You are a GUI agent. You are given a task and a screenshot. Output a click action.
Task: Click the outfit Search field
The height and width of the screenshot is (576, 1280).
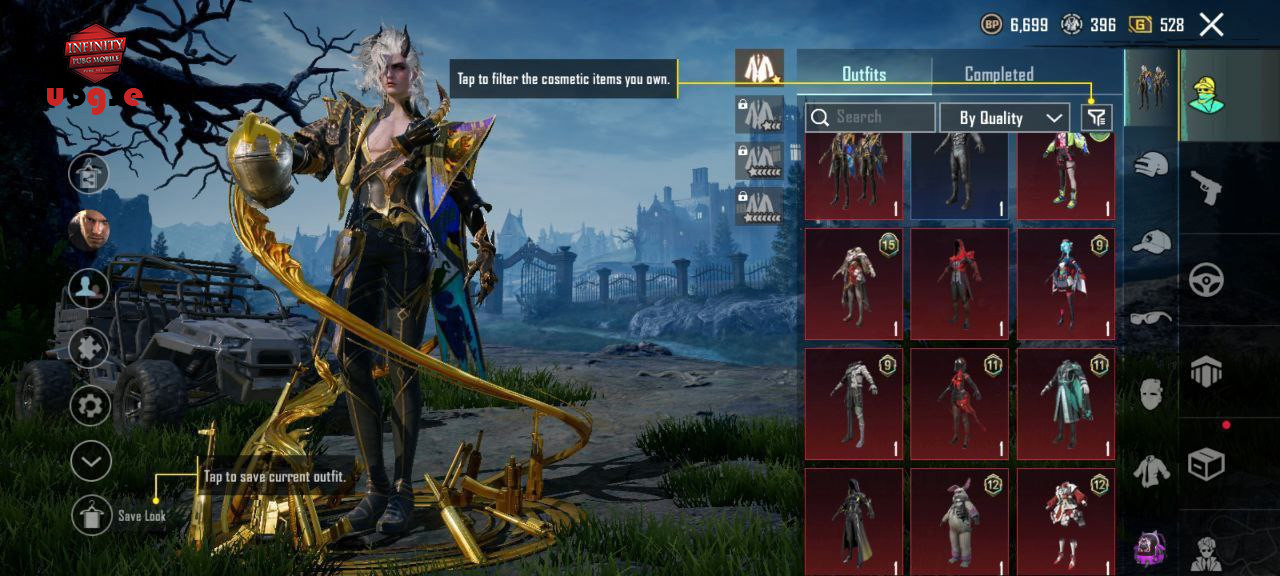click(x=871, y=118)
